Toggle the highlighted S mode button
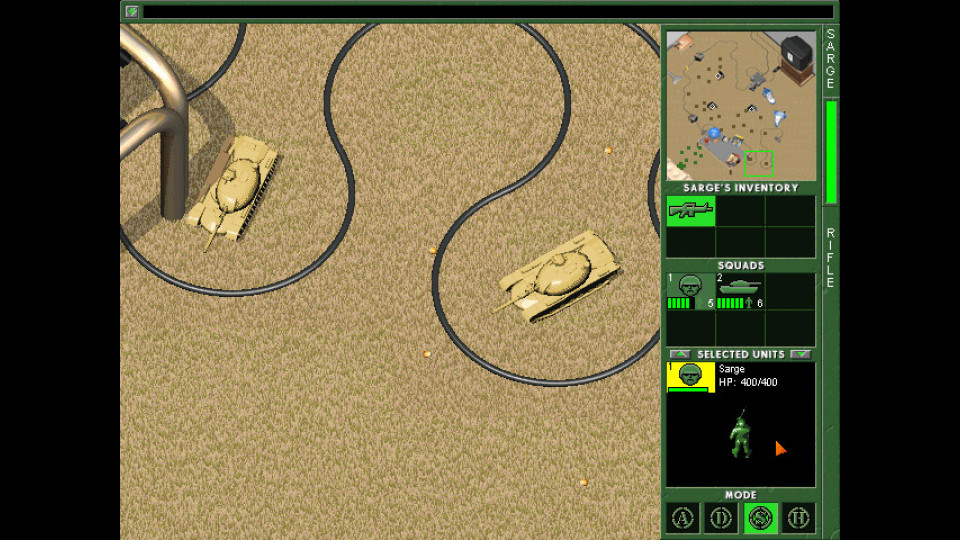 759,517
